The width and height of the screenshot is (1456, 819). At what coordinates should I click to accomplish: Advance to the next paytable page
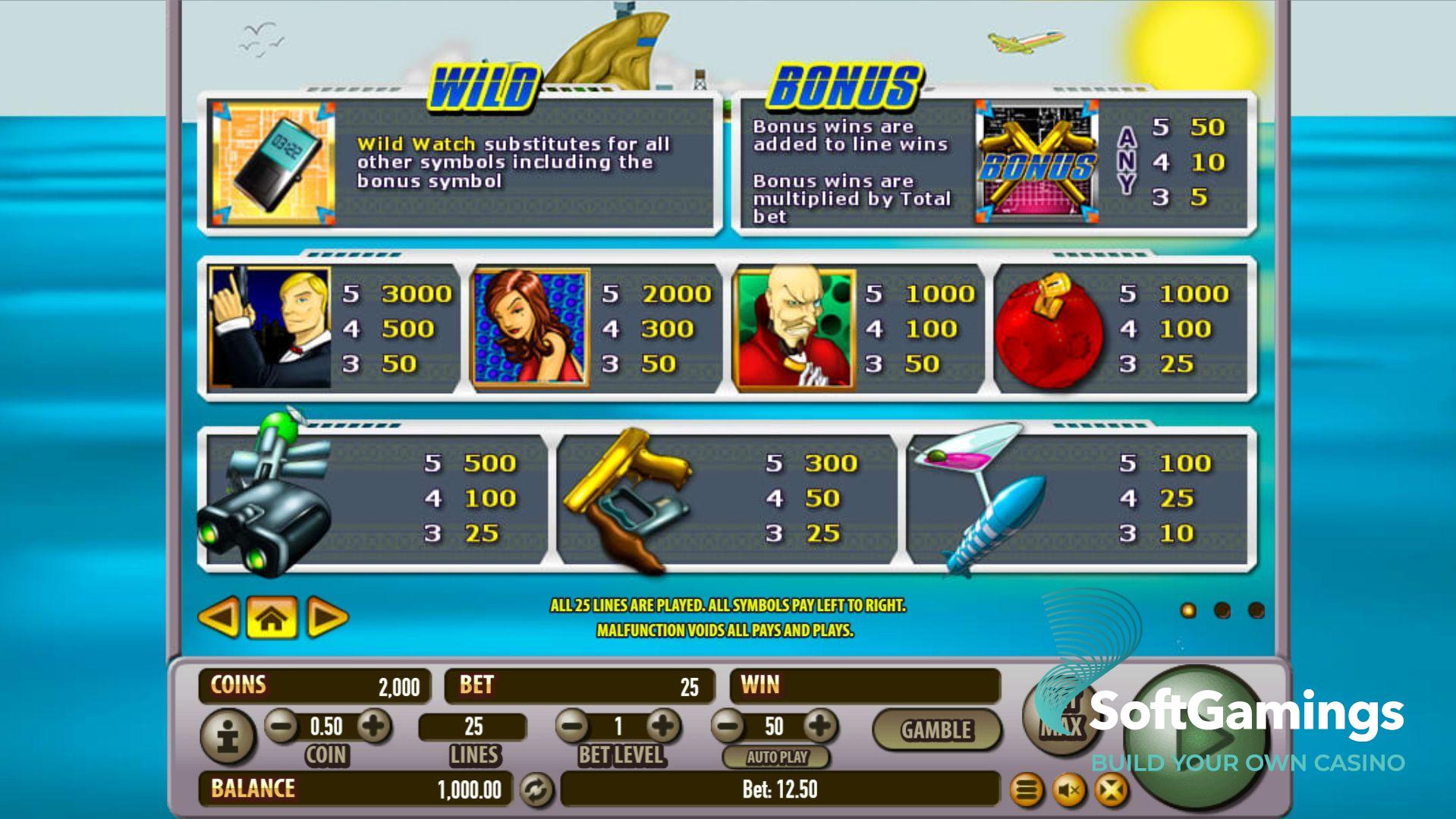[x=327, y=618]
